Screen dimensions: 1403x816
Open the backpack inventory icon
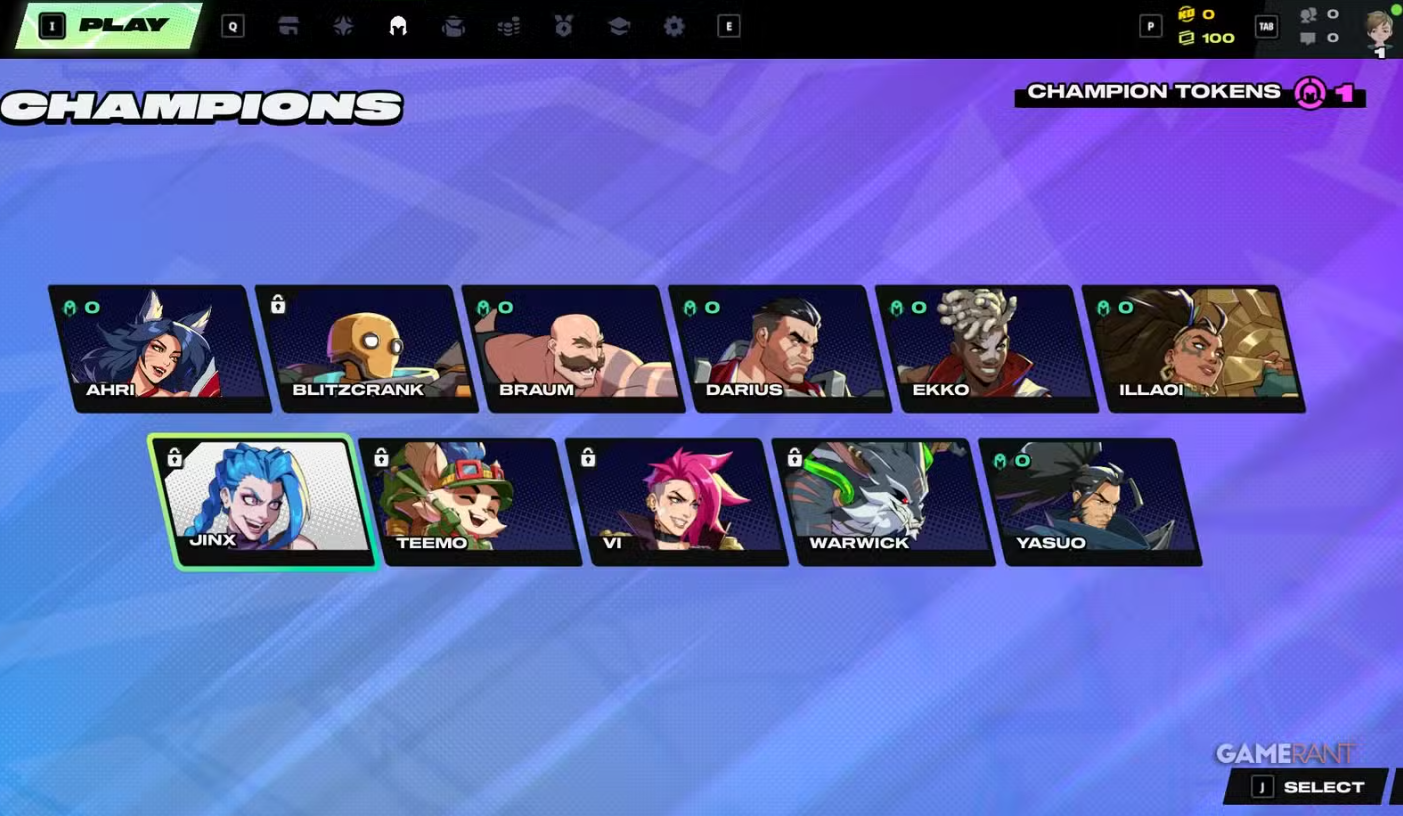click(453, 26)
